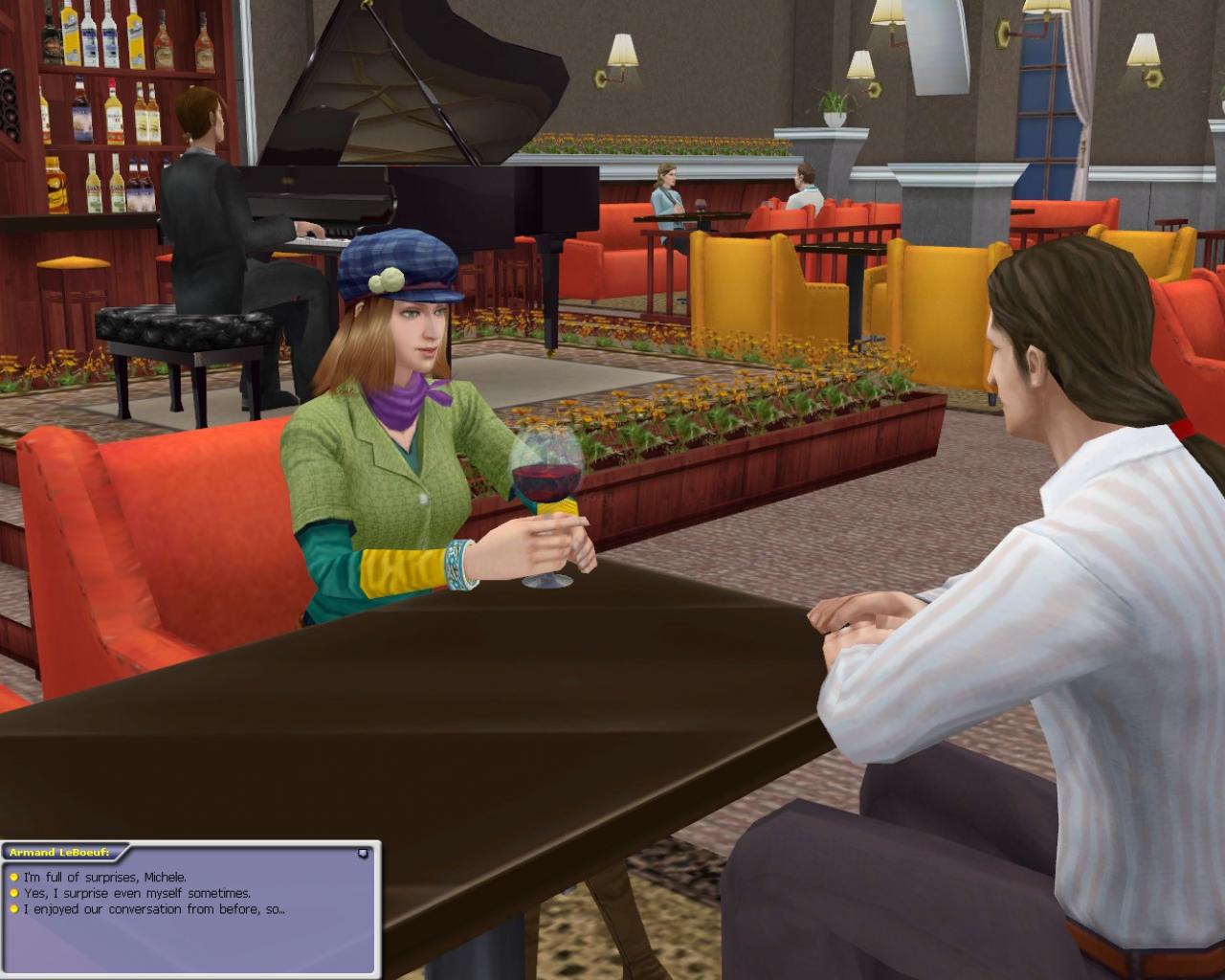Click the yellow bullet beside the first response
Screen dimensions: 1225x980
click(x=13, y=876)
